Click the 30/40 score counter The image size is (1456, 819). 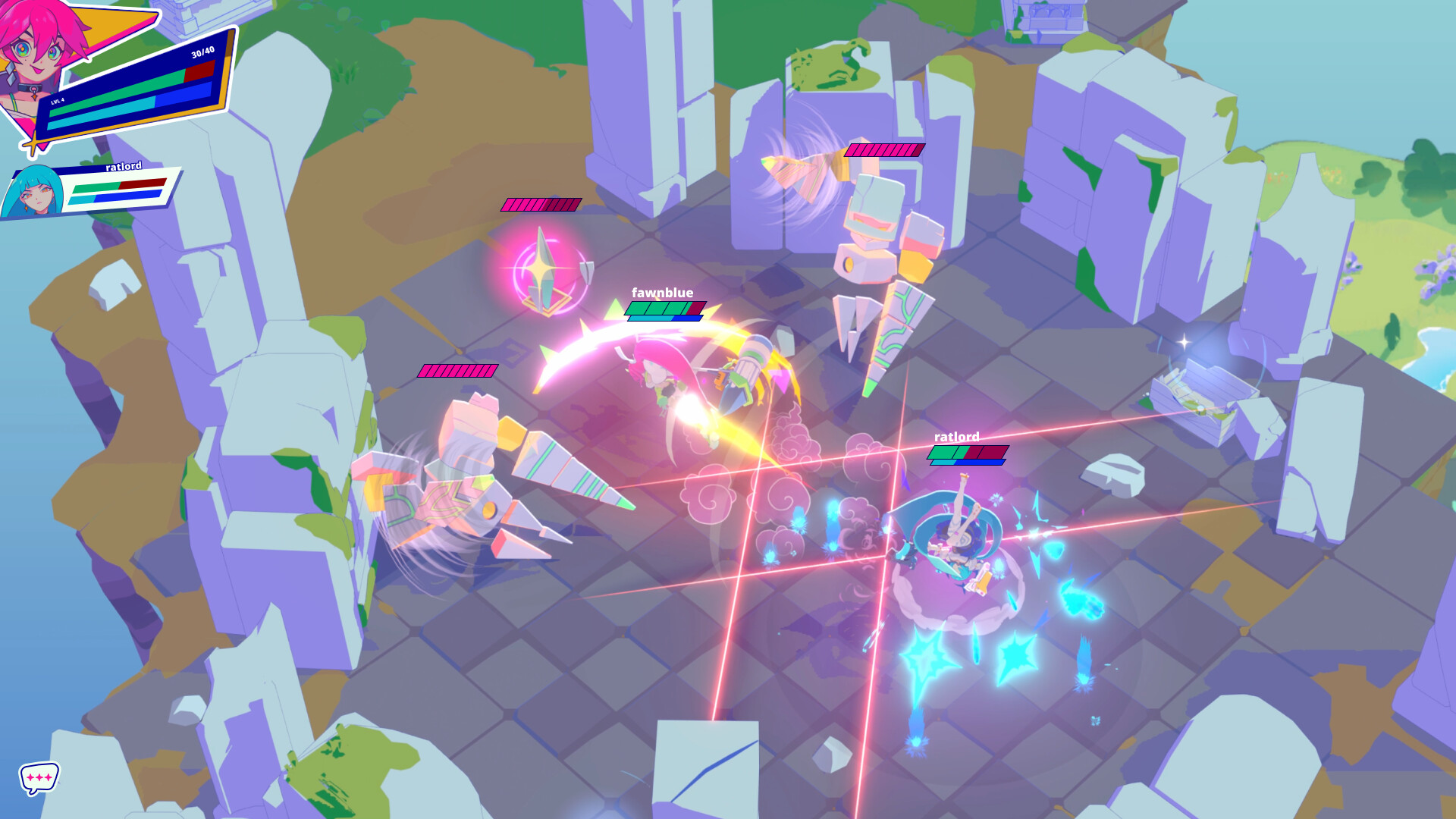point(202,55)
